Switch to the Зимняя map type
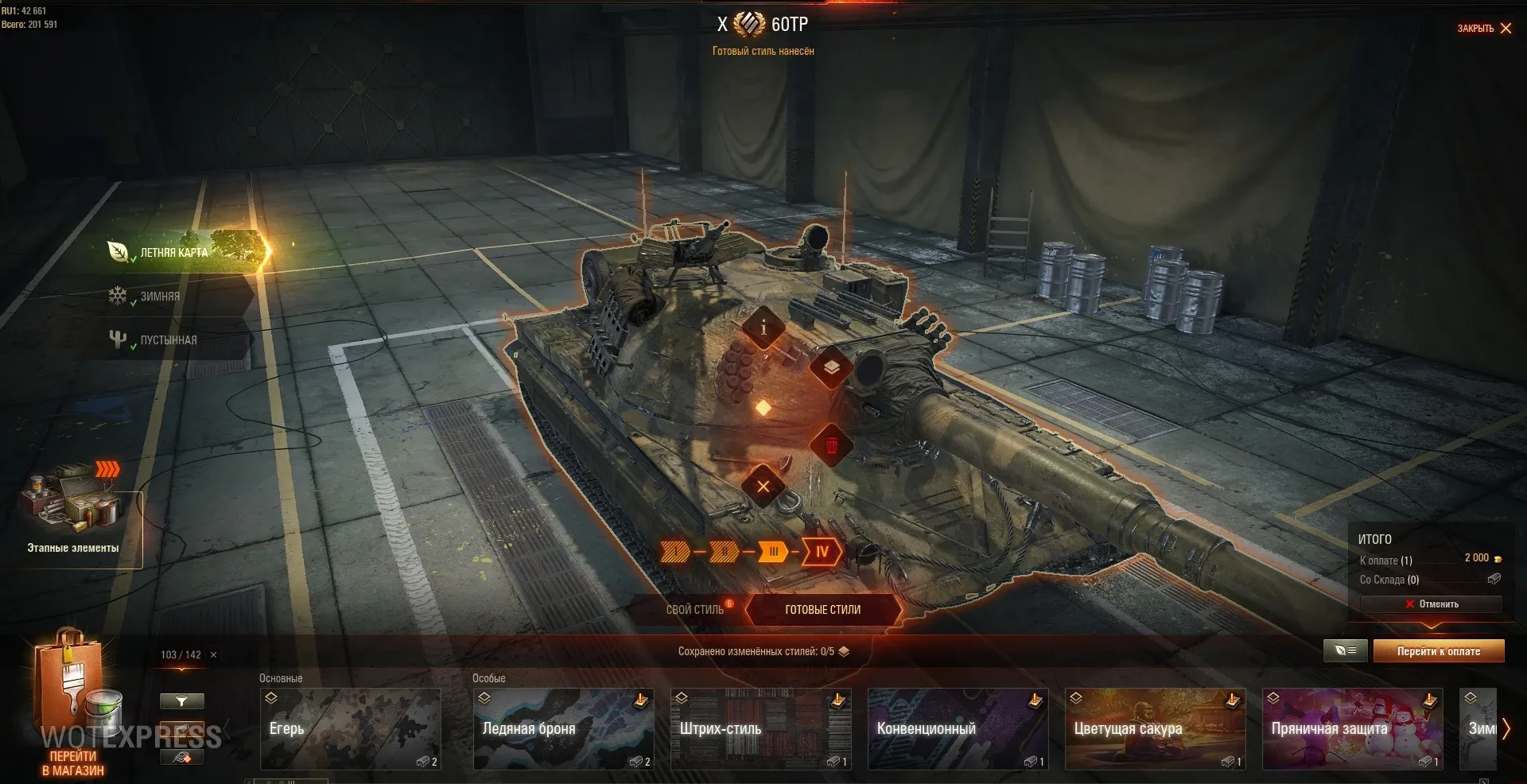Image resolution: width=1527 pixels, height=784 pixels. (x=160, y=297)
